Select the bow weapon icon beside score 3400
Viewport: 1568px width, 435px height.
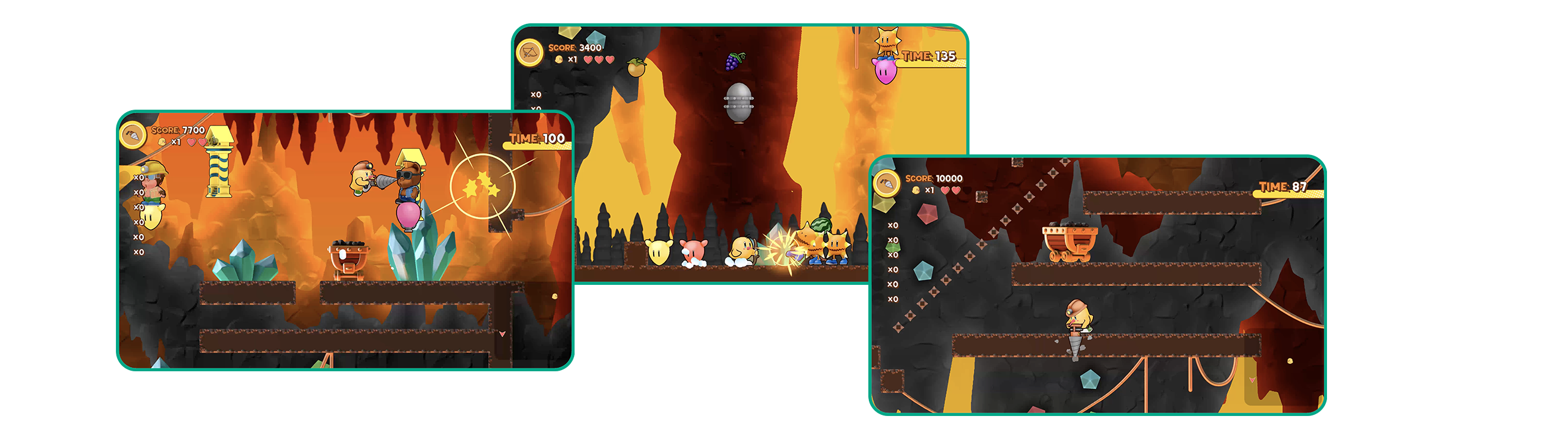pos(530,53)
